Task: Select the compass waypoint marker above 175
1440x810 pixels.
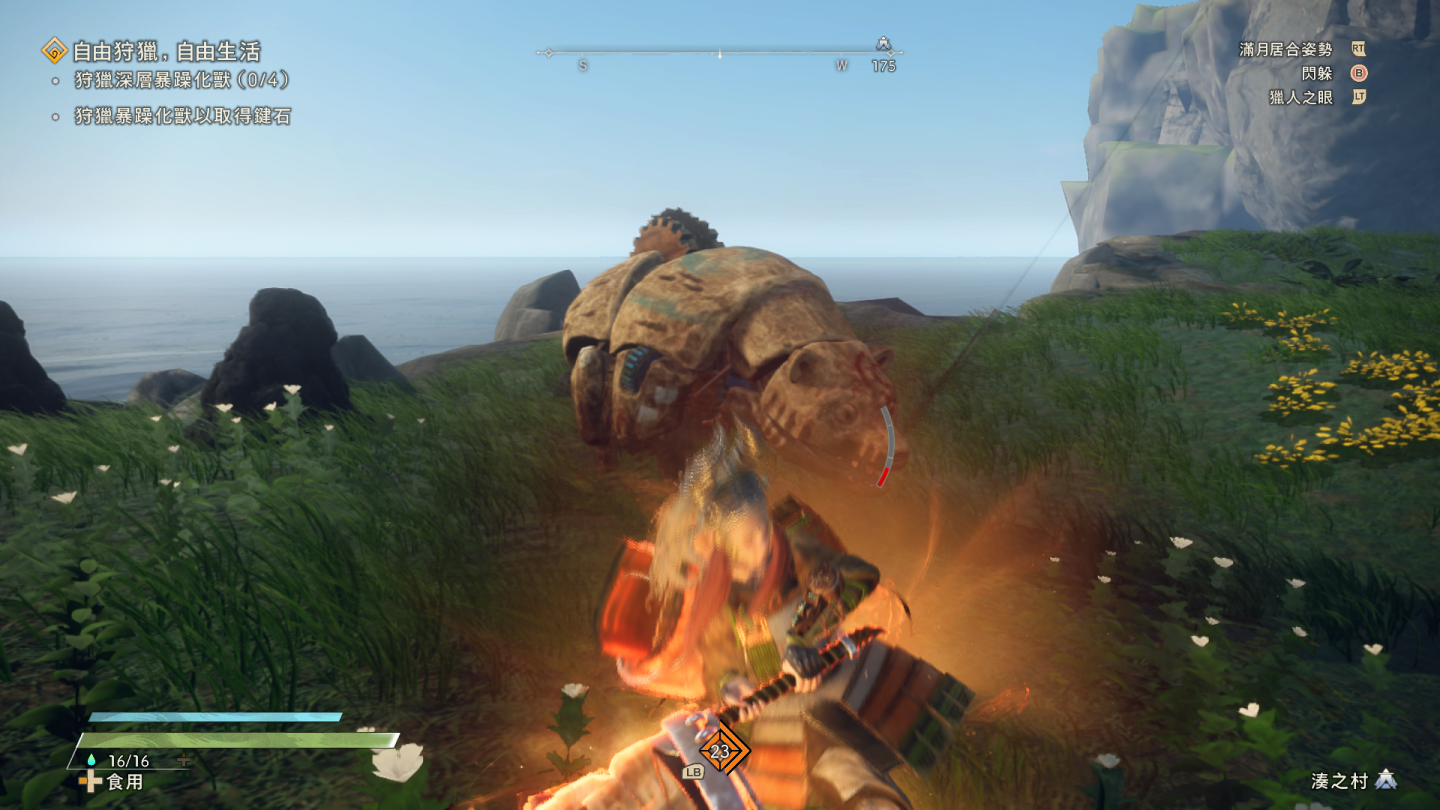Action: (883, 44)
